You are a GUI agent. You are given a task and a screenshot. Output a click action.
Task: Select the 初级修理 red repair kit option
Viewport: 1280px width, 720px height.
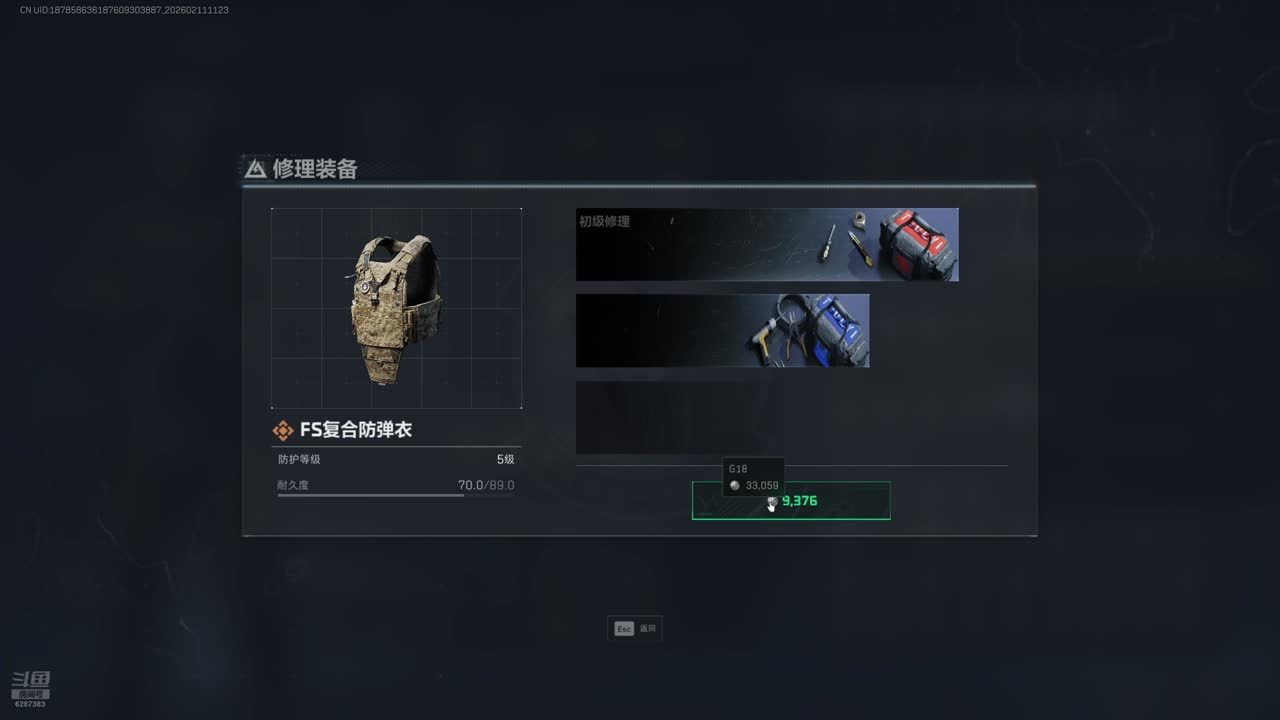click(767, 245)
